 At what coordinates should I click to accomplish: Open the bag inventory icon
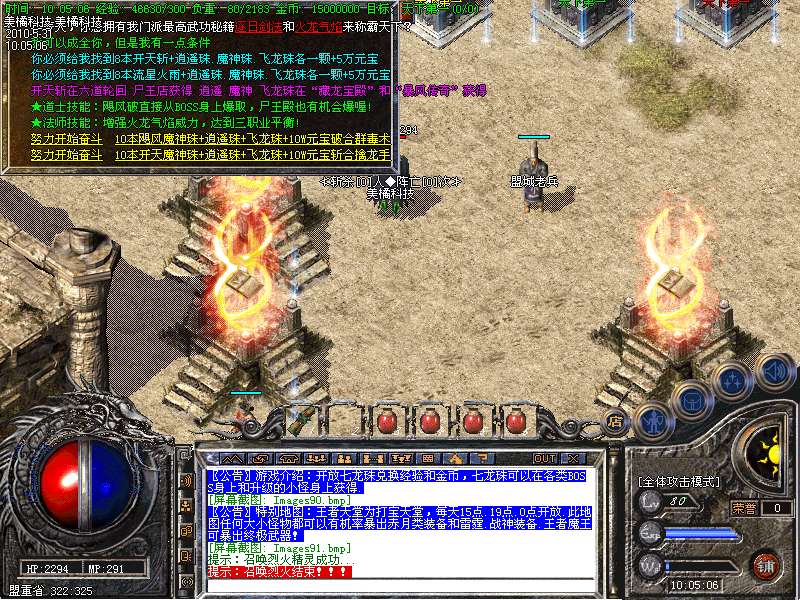click(692, 401)
